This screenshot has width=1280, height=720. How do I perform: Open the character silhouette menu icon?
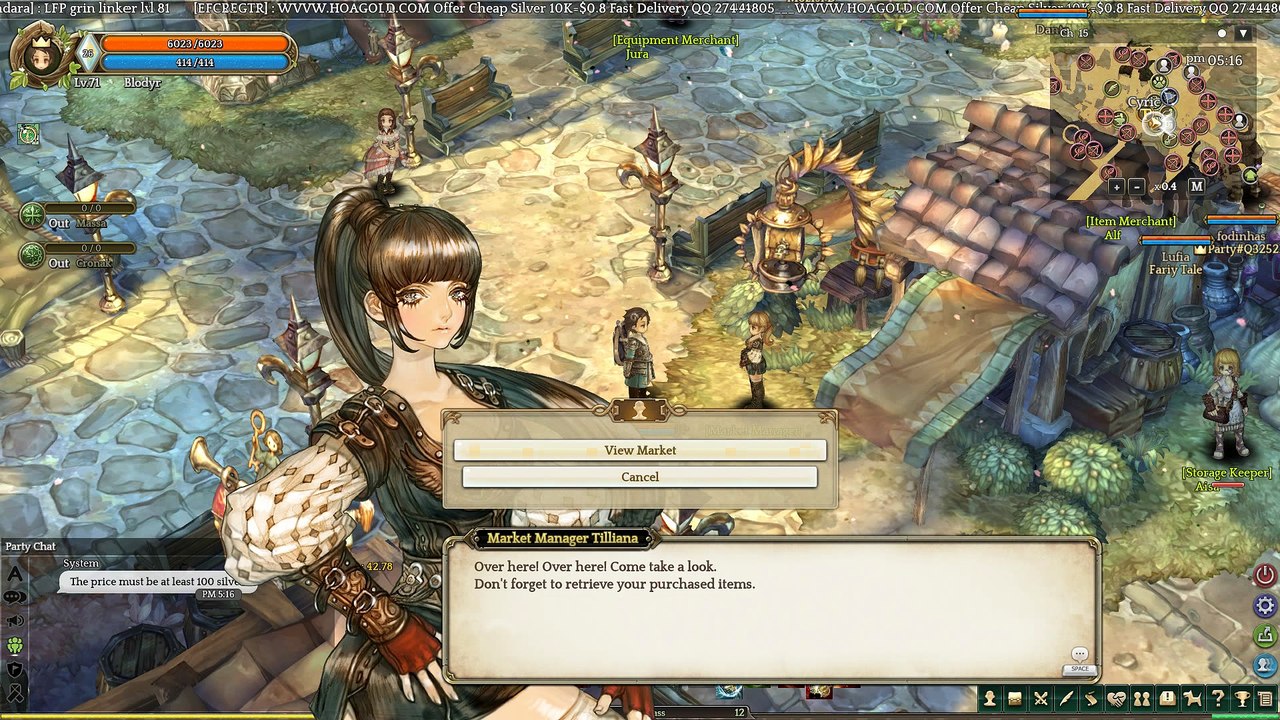(x=990, y=699)
